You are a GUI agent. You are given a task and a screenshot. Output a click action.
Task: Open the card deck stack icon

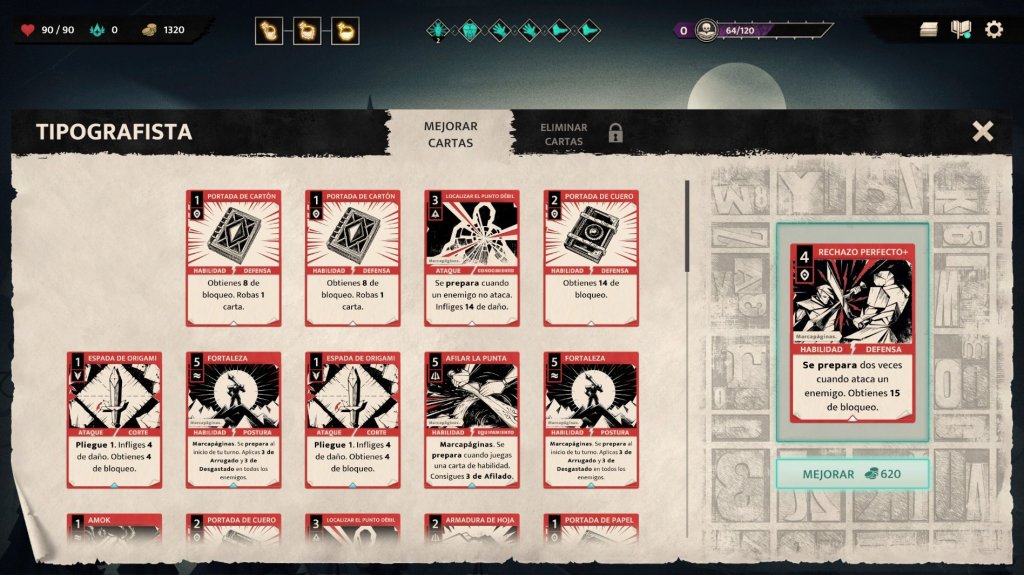[929, 30]
